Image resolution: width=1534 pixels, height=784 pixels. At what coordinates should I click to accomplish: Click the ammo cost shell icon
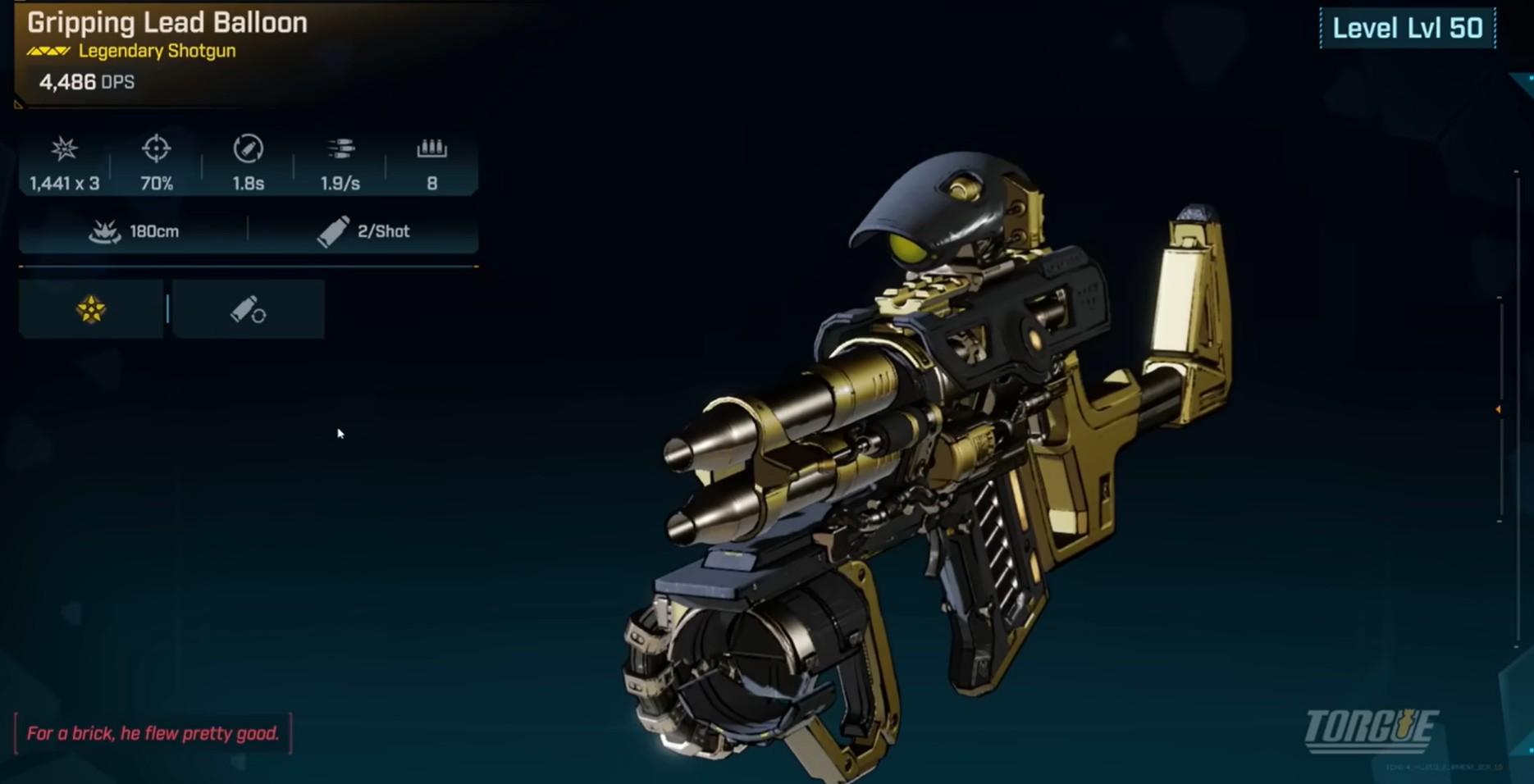click(x=333, y=230)
